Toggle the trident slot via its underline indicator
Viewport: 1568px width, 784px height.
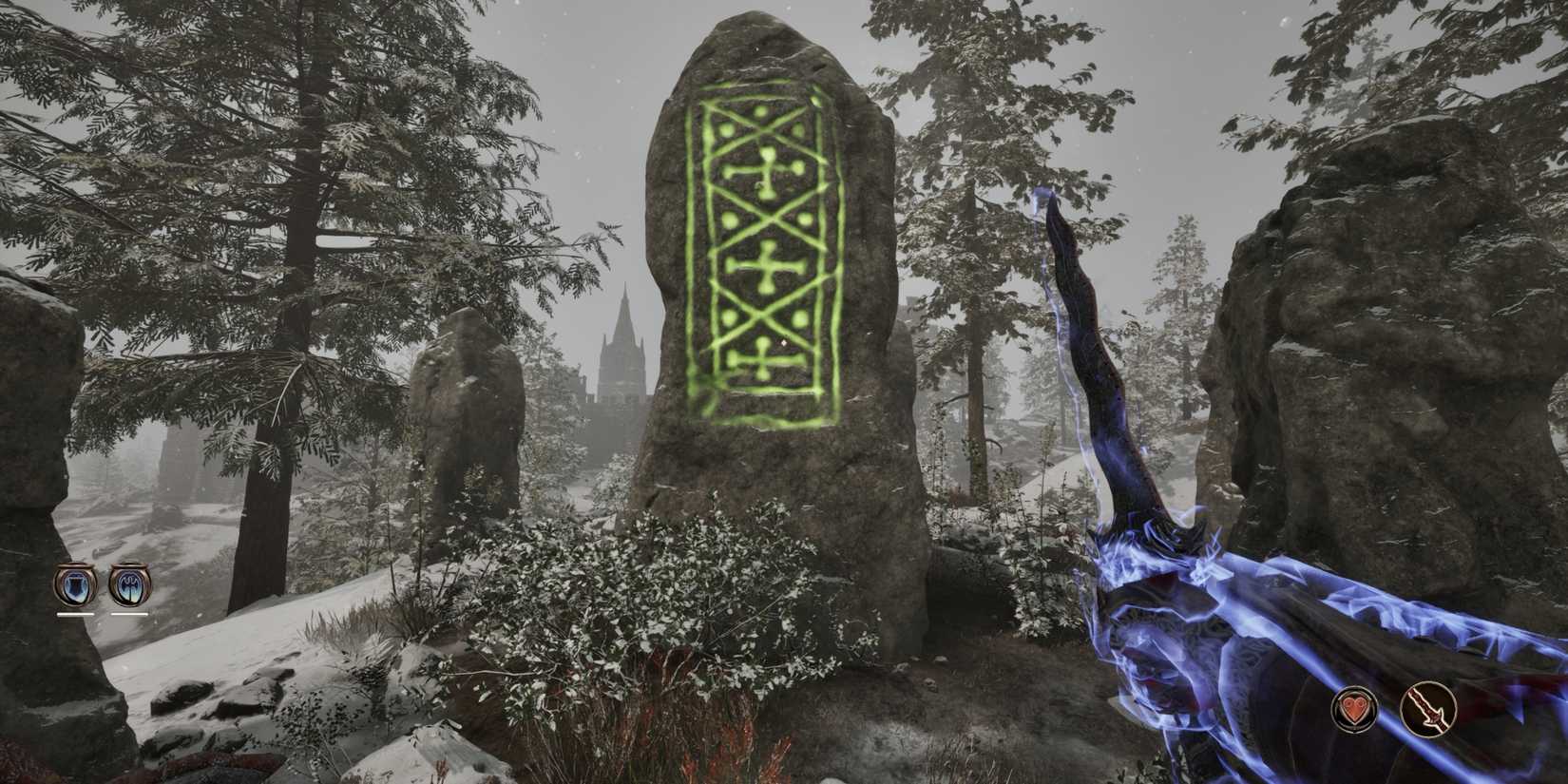tap(129, 614)
